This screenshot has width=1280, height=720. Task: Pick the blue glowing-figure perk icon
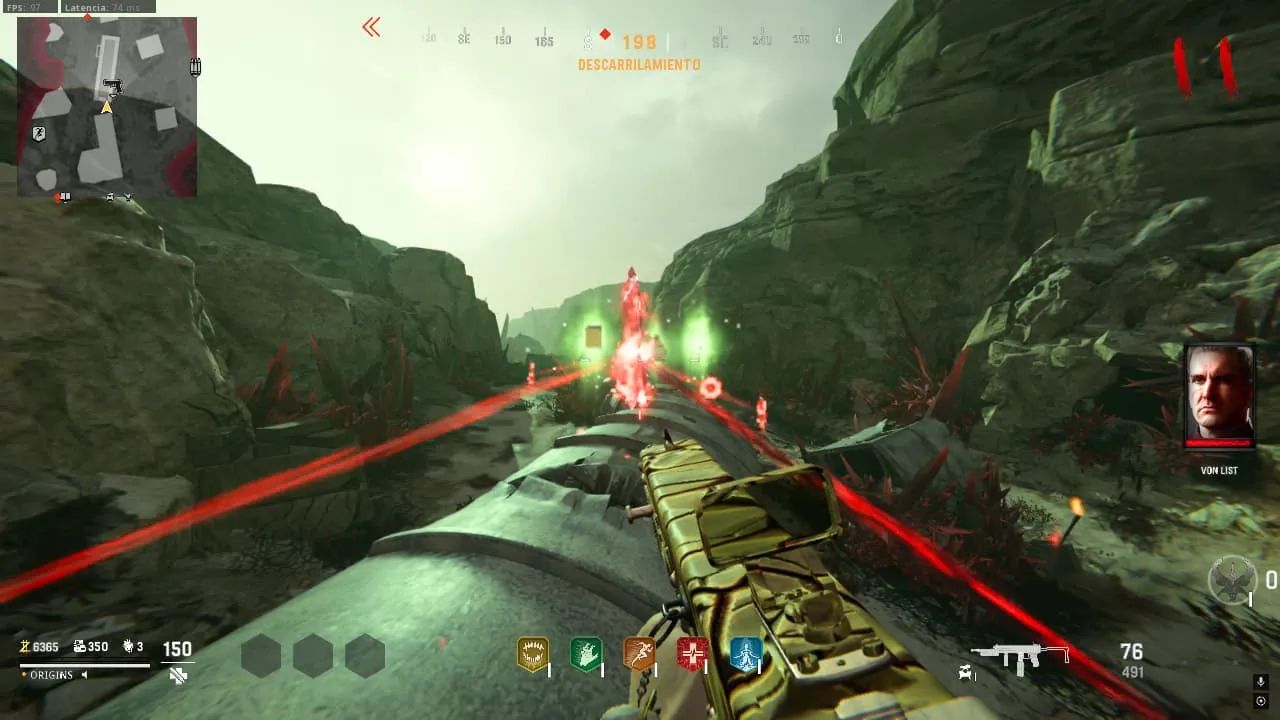745,654
